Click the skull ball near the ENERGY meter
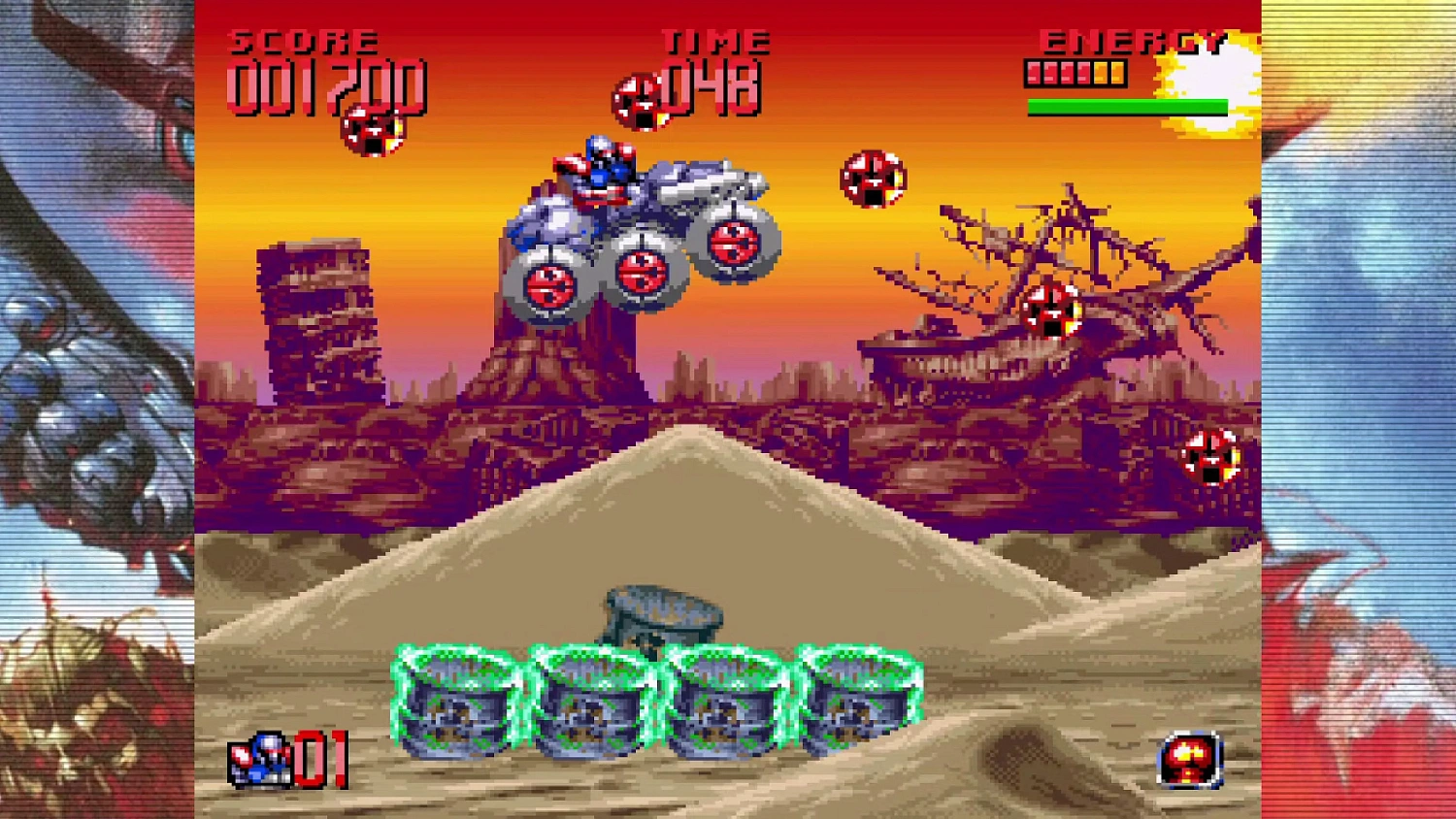The width and height of the screenshot is (1456, 819). [872, 180]
